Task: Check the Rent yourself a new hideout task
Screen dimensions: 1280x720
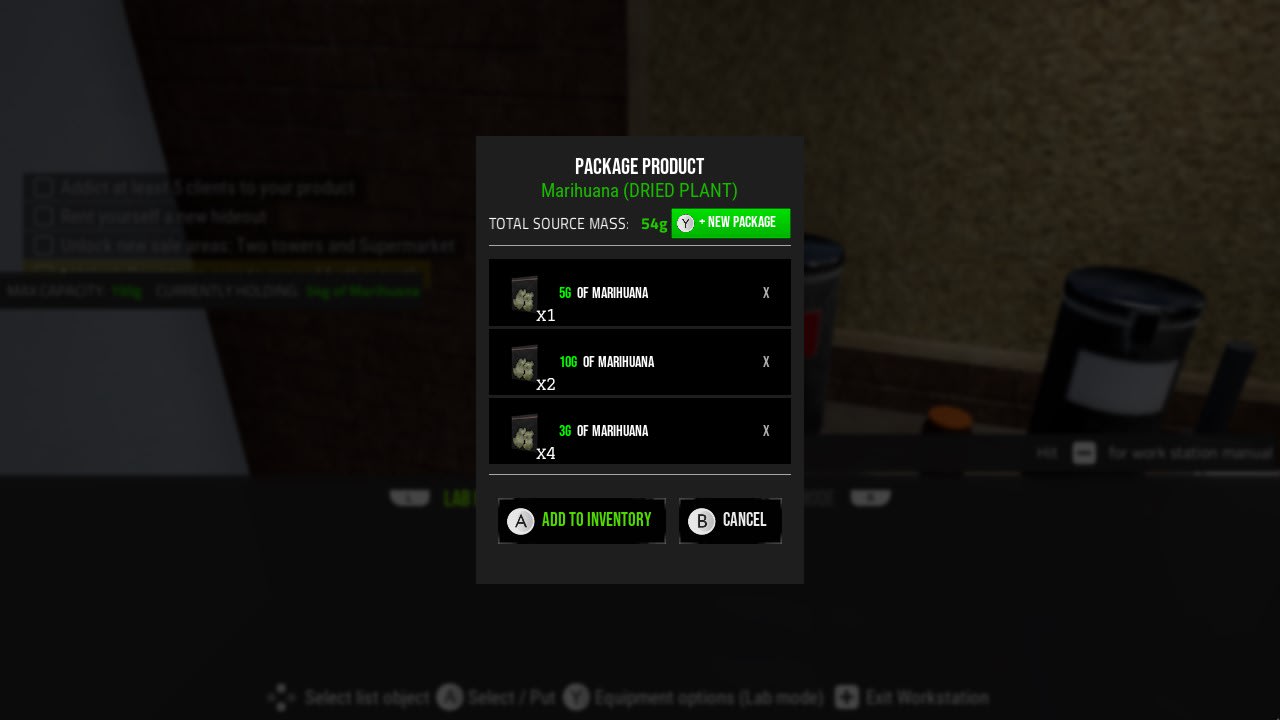Action: pos(43,216)
